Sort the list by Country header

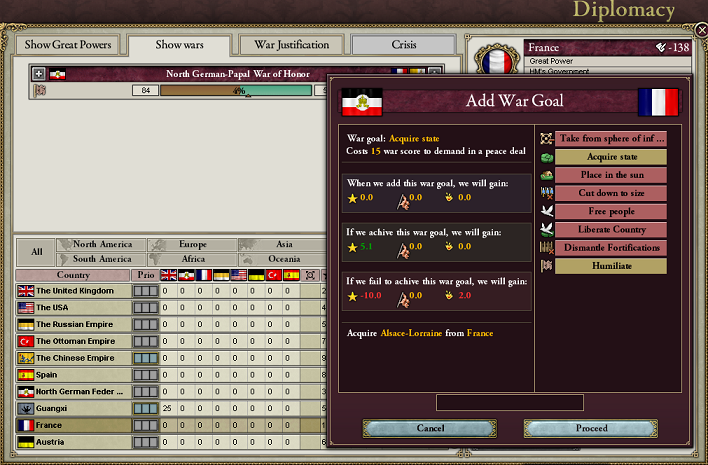coord(73,275)
